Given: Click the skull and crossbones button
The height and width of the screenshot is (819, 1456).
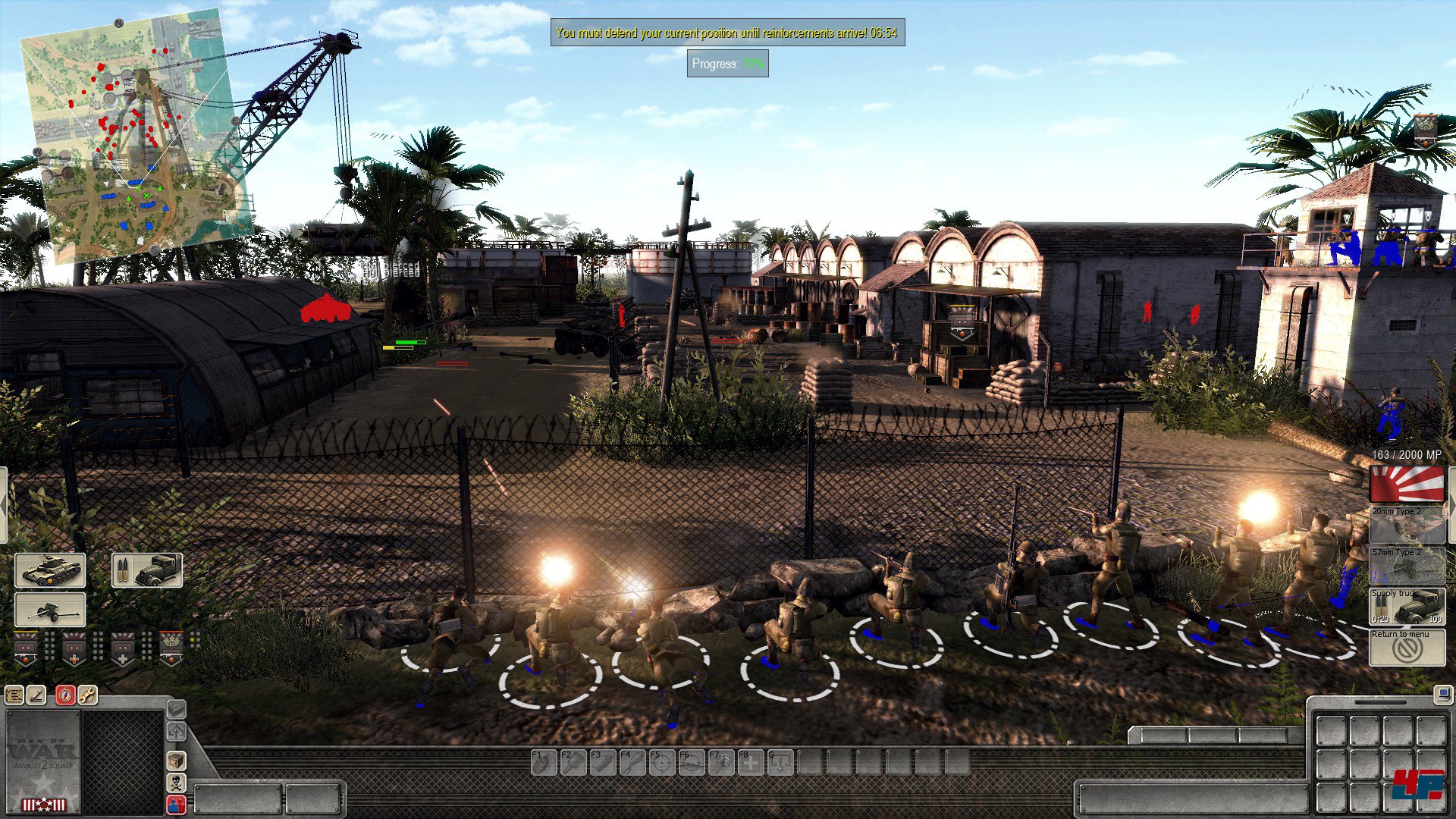Looking at the screenshot, I should [176, 783].
